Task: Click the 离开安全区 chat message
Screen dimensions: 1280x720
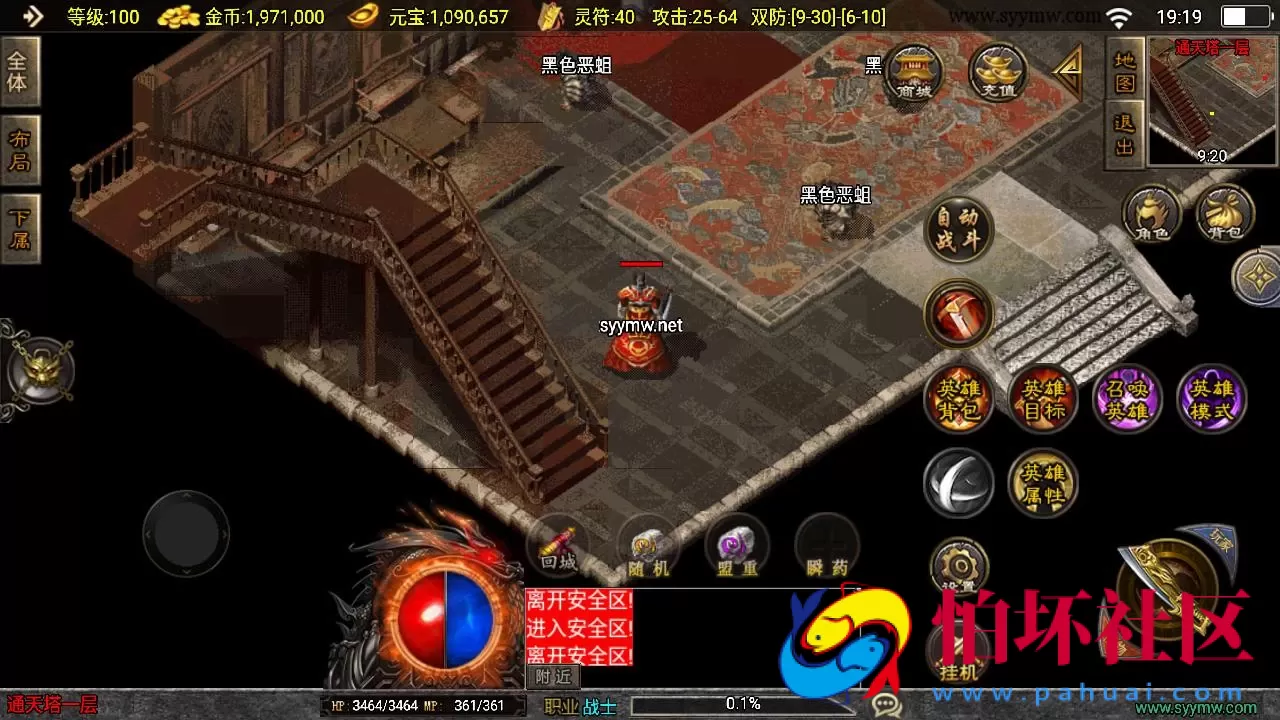Action: (578, 600)
